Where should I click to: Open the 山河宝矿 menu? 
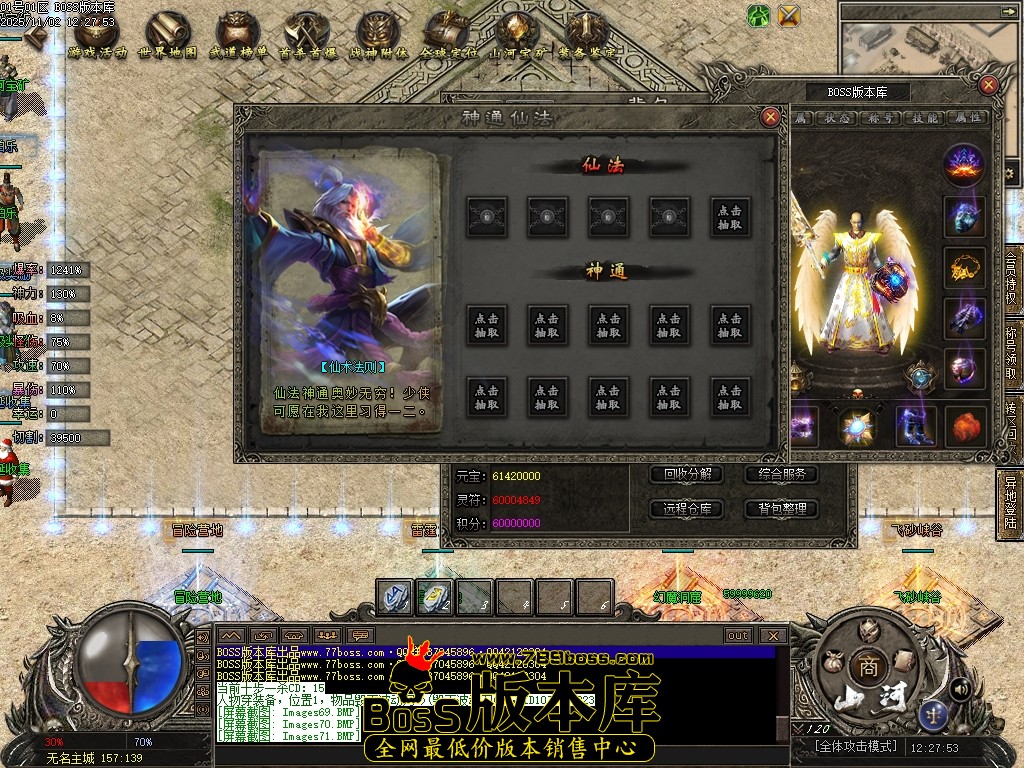click(518, 38)
